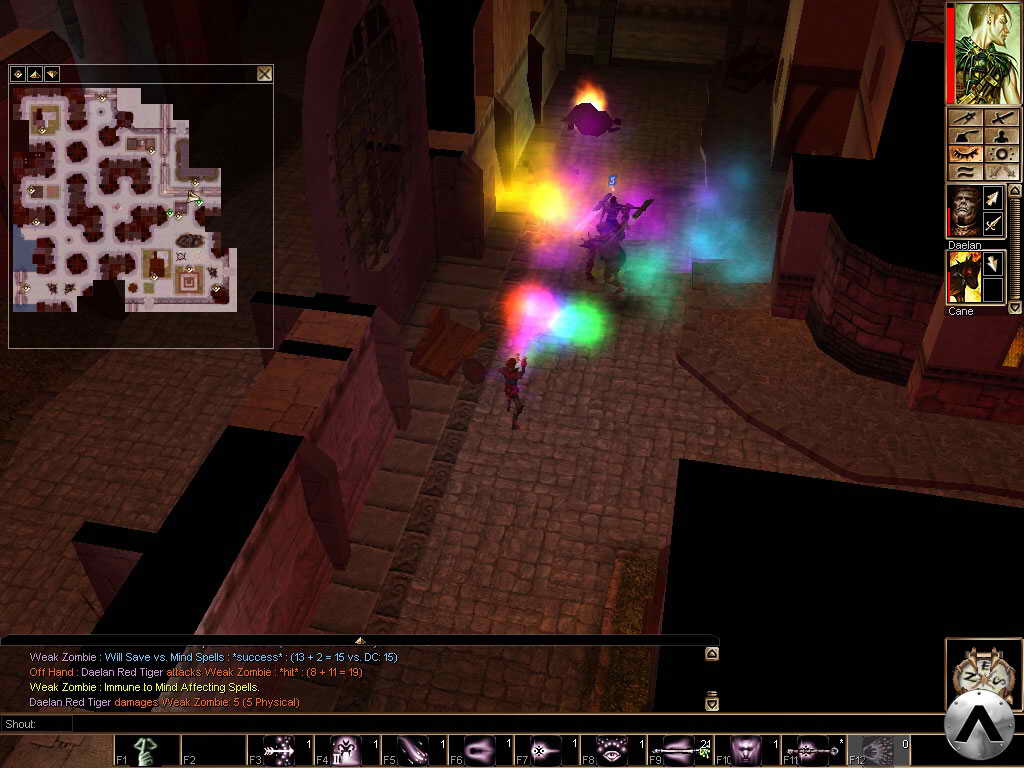This screenshot has width=1024, height=768.
Task: Use the F1 quickslot item
Action: point(147,751)
